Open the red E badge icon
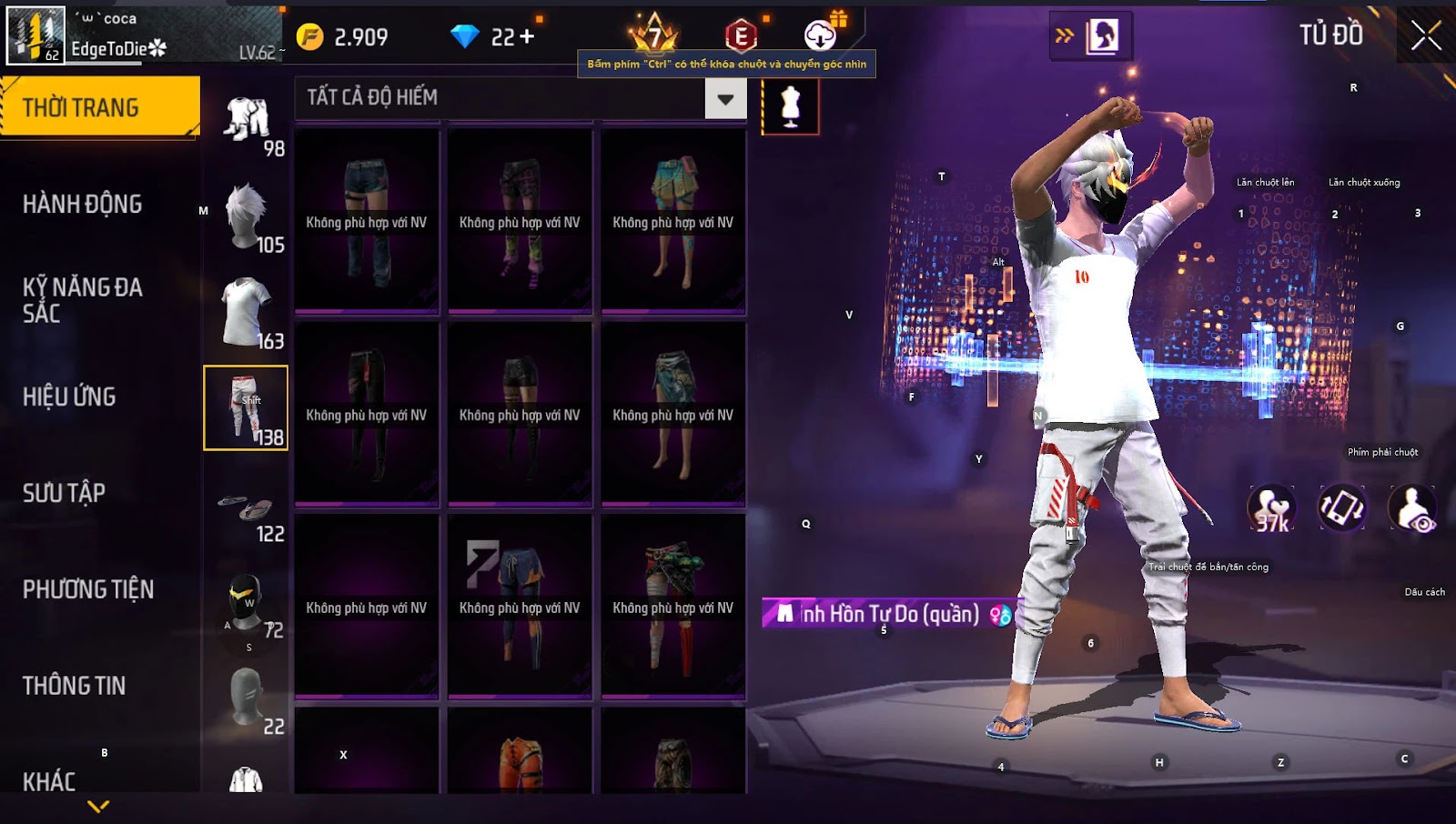This screenshot has height=824, width=1456. pos(741,36)
